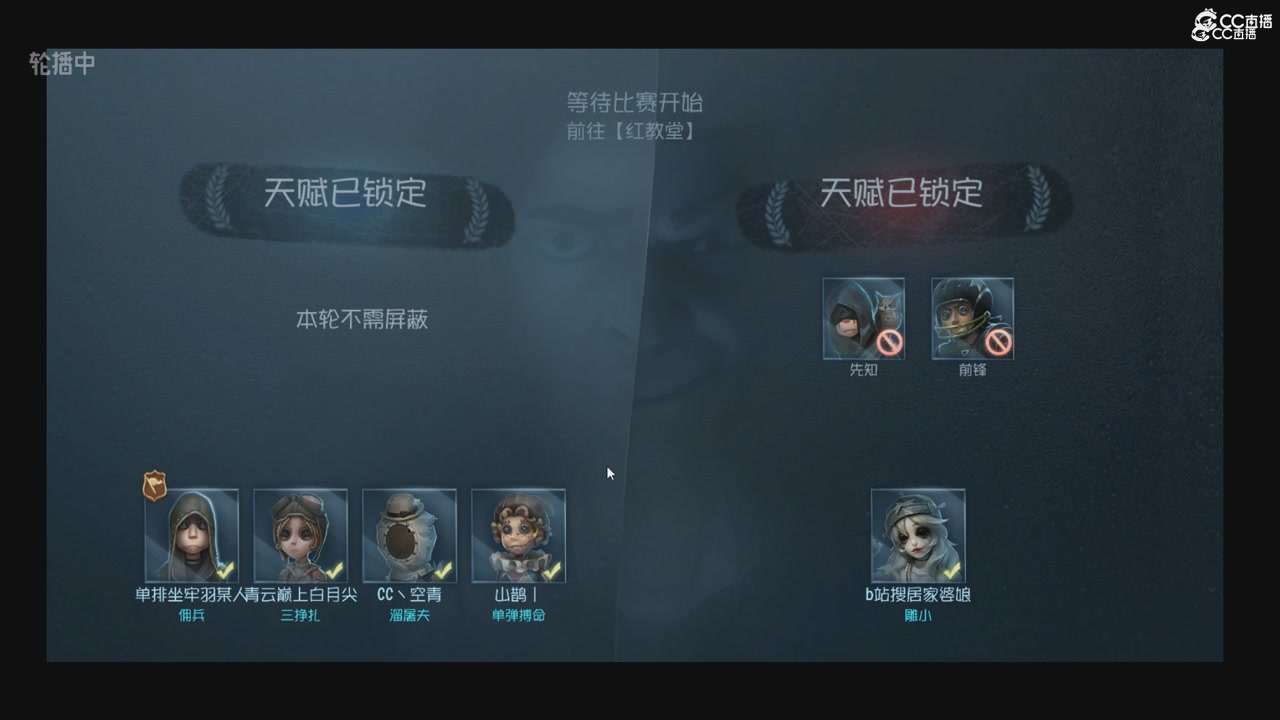Click the flag badge on the Mercenary portrait
This screenshot has width=1280, height=720.
[155, 487]
